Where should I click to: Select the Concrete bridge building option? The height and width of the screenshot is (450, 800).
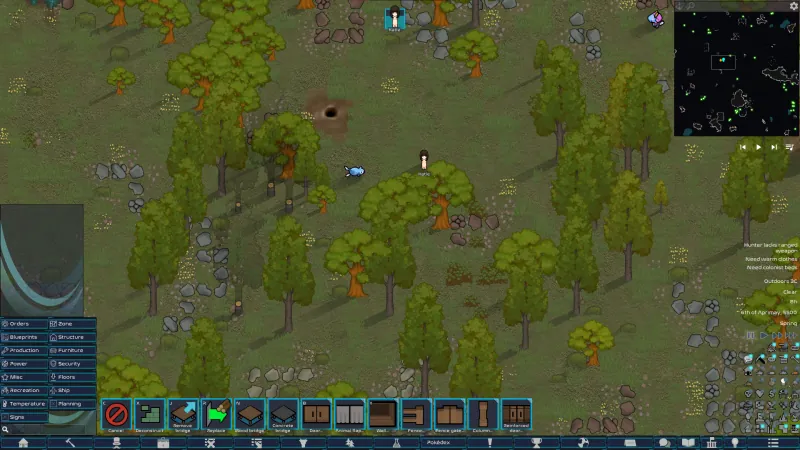[283, 415]
